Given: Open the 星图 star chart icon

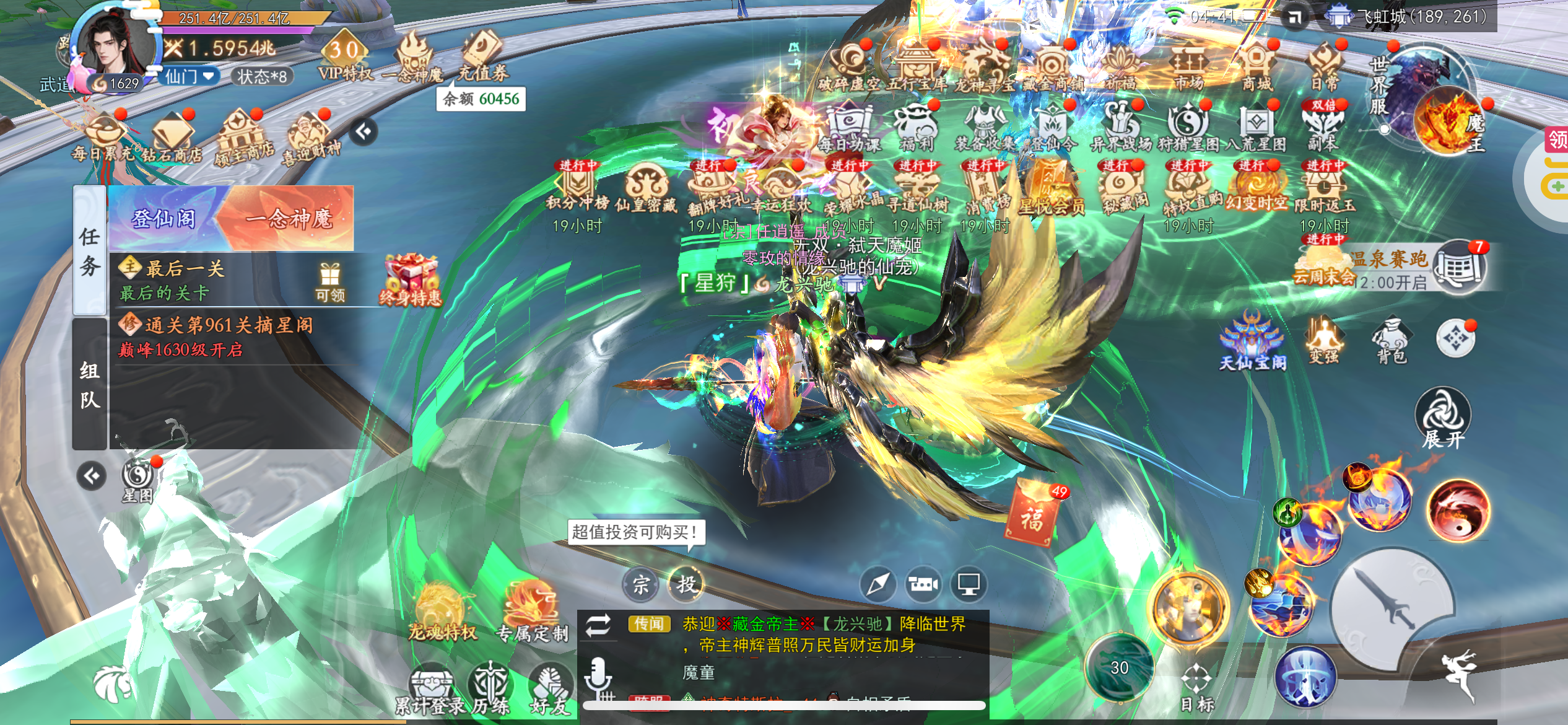Looking at the screenshot, I should click(x=137, y=481).
